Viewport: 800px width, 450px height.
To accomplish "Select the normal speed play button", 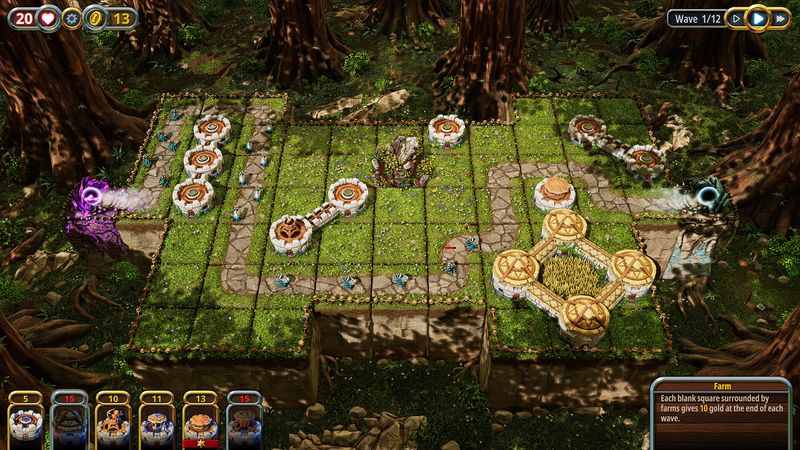I will point(758,18).
